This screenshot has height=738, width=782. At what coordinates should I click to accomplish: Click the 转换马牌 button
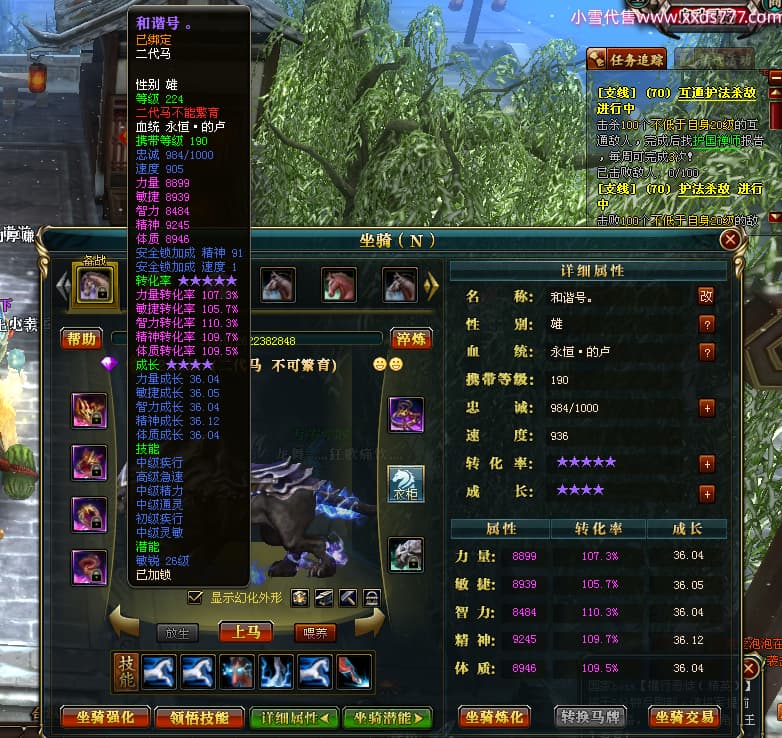pos(589,717)
